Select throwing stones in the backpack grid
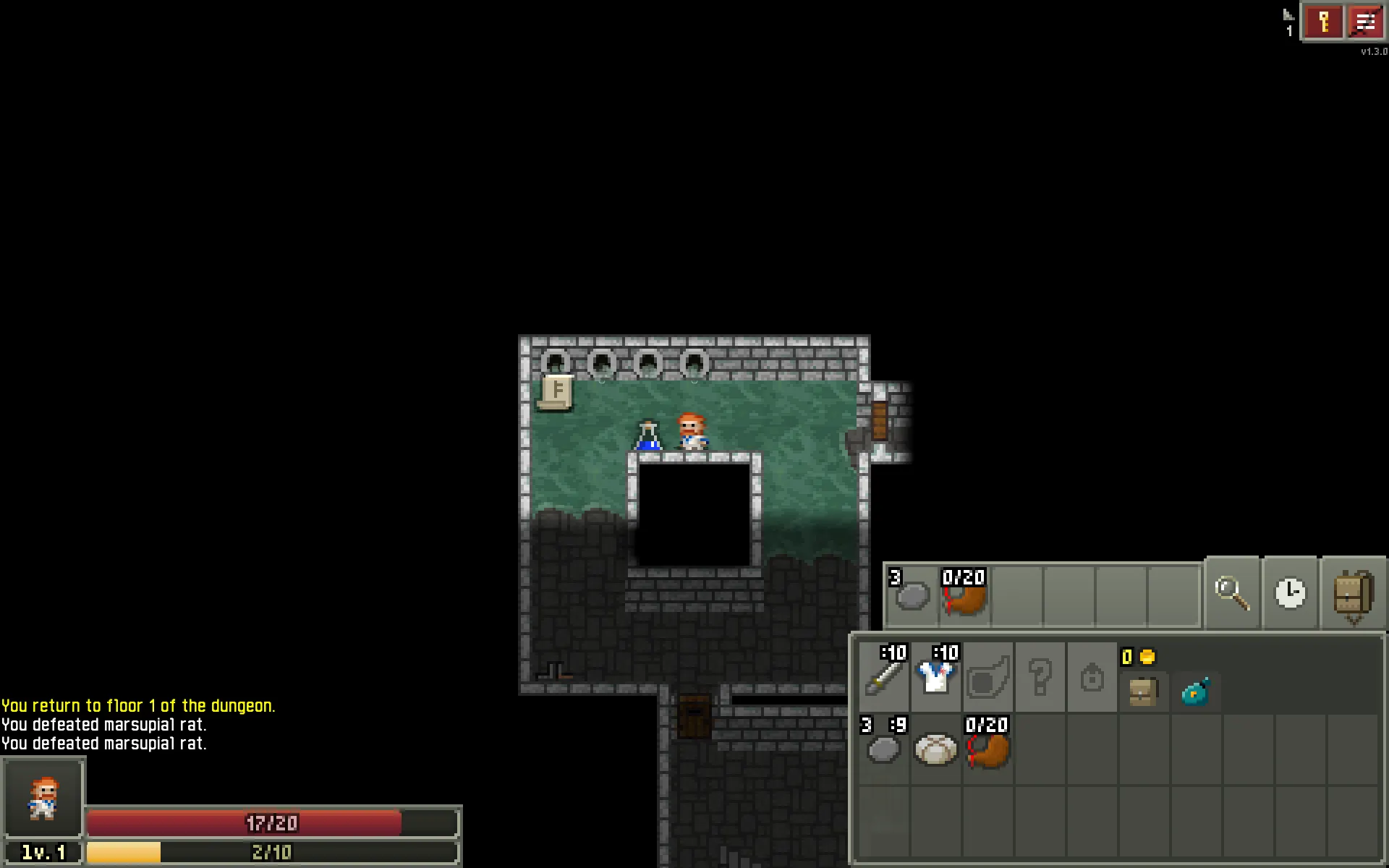1389x868 pixels. tap(883, 749)
